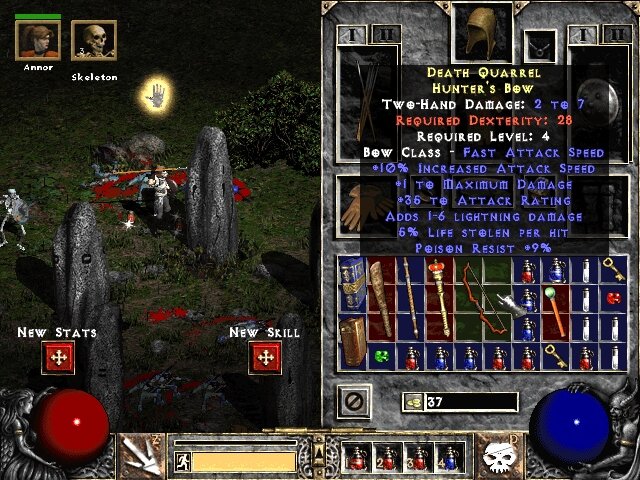Select the wooden club in inventory
The width and height of the screenshot is (640, 480).
[381, 295]
